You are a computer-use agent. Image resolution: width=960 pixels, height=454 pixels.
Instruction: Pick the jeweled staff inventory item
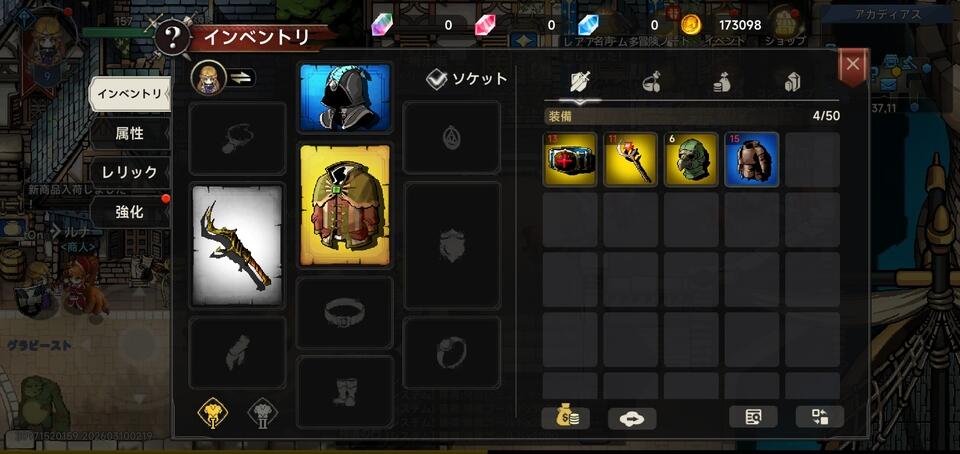tap(631, 160)
